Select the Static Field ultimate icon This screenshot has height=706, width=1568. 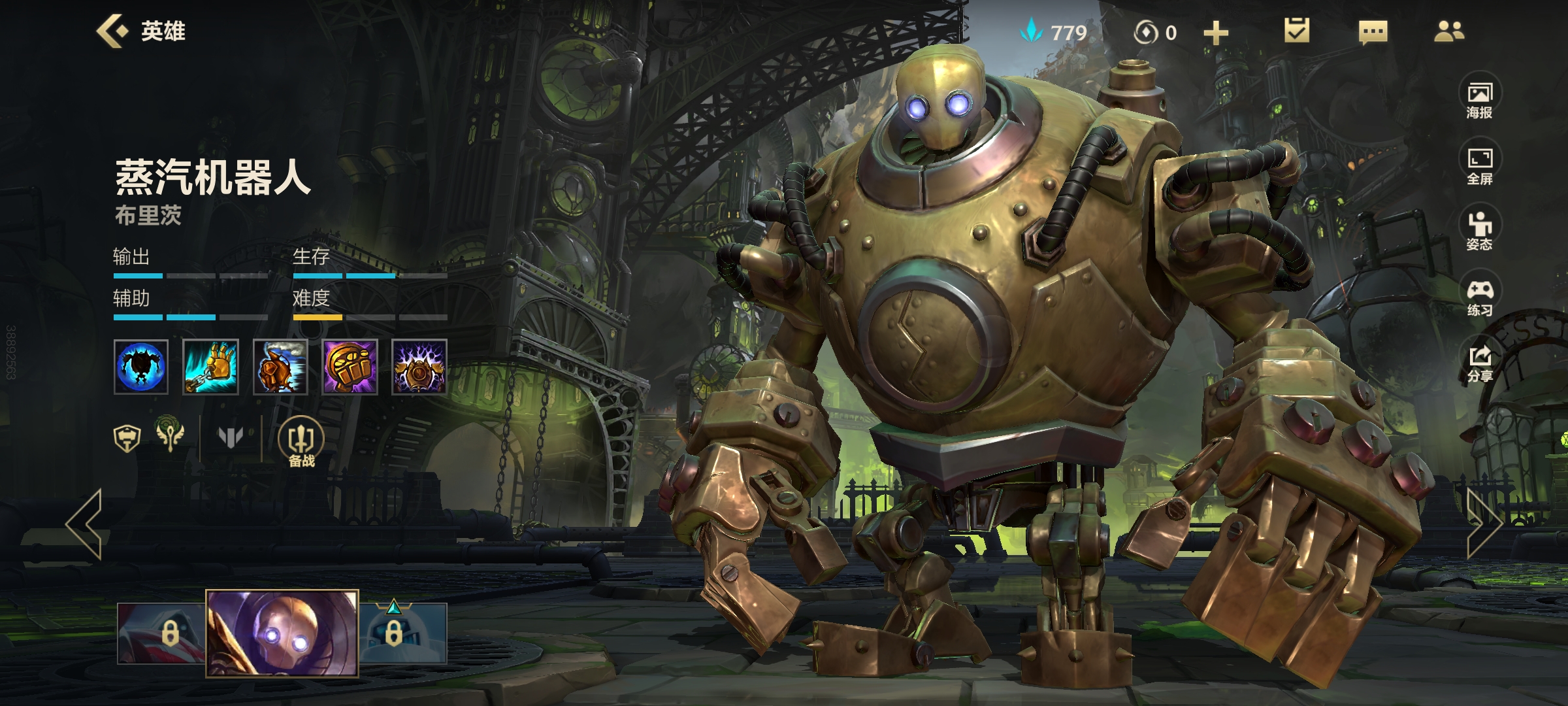coord(419,367)
